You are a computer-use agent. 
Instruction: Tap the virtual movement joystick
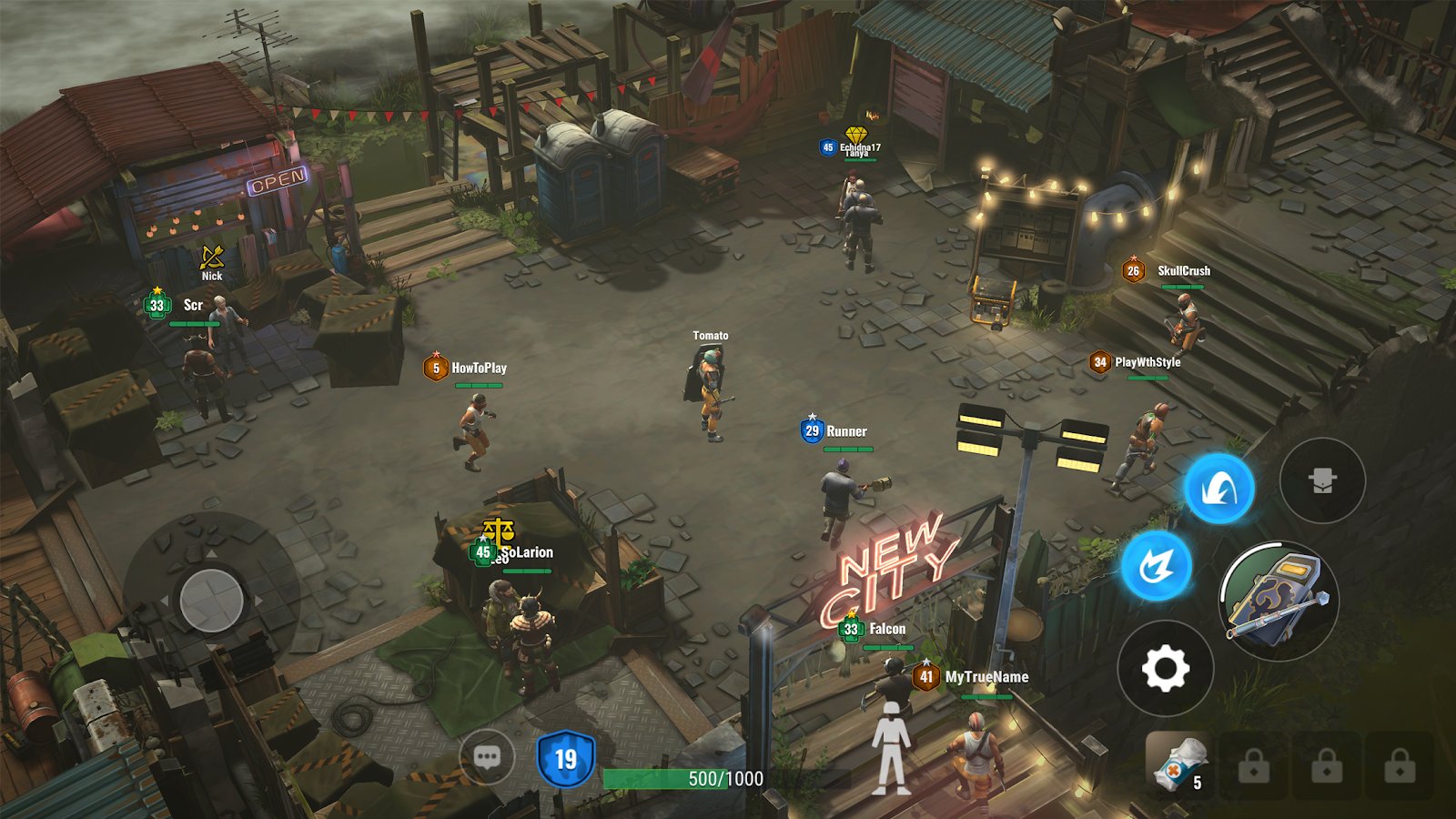(x=212, y=601)
